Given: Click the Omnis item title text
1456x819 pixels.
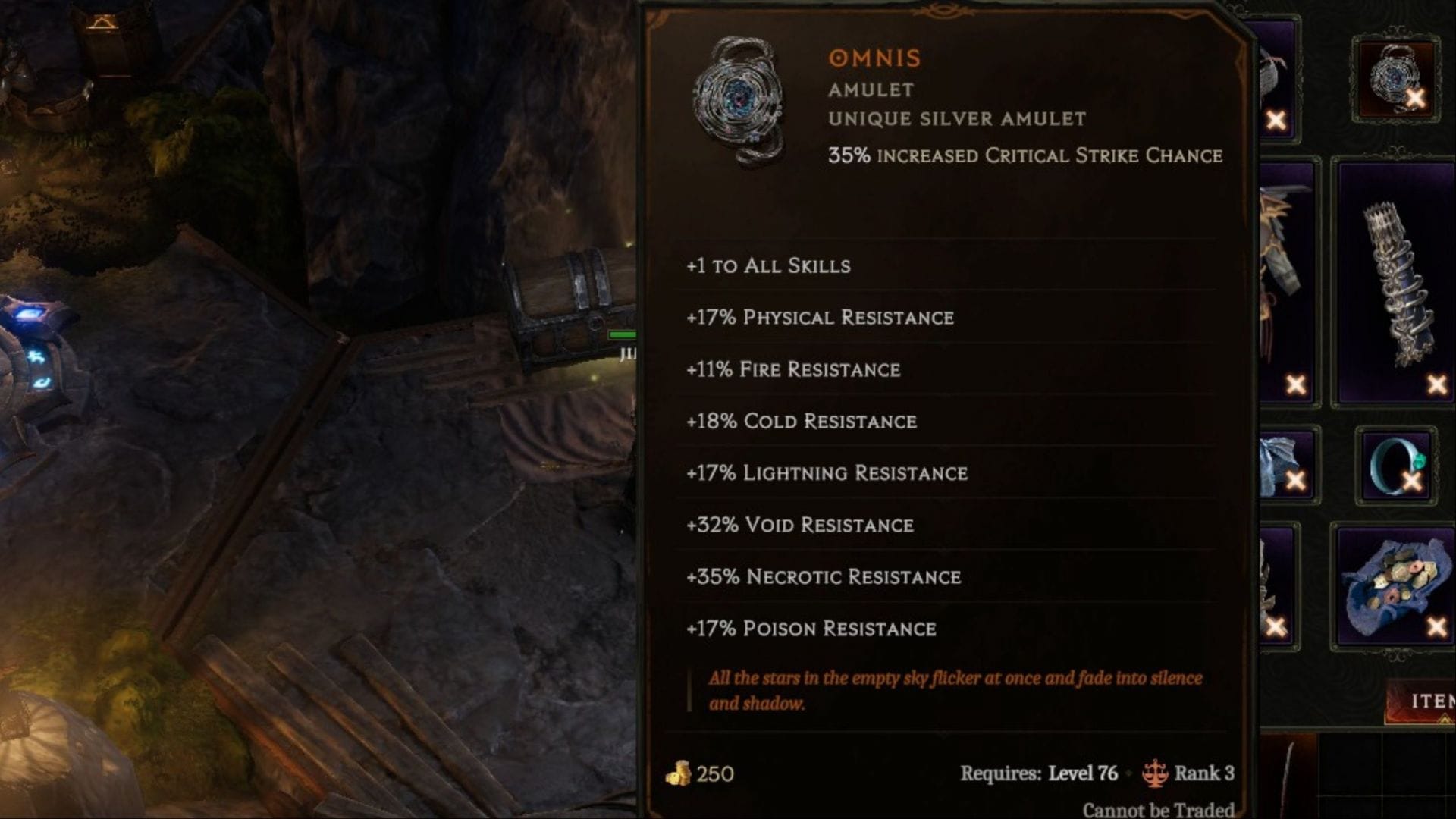Looking at the screenshot, I should pyautogui.click(x=874, y=58).
